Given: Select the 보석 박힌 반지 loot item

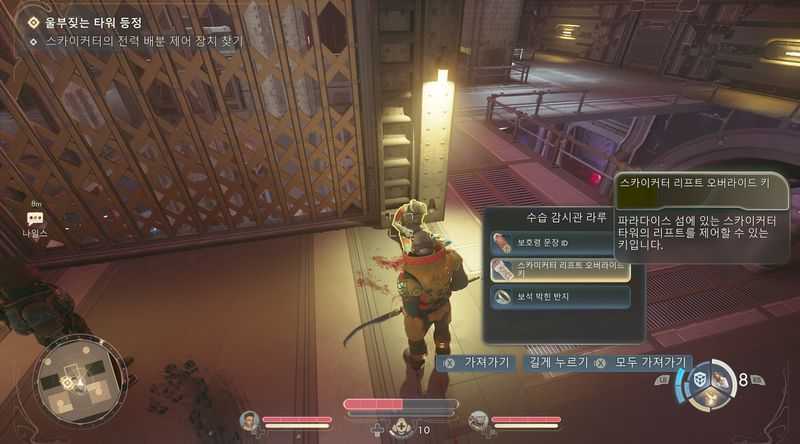Looking at the screenshot, I should click(559, 297).
